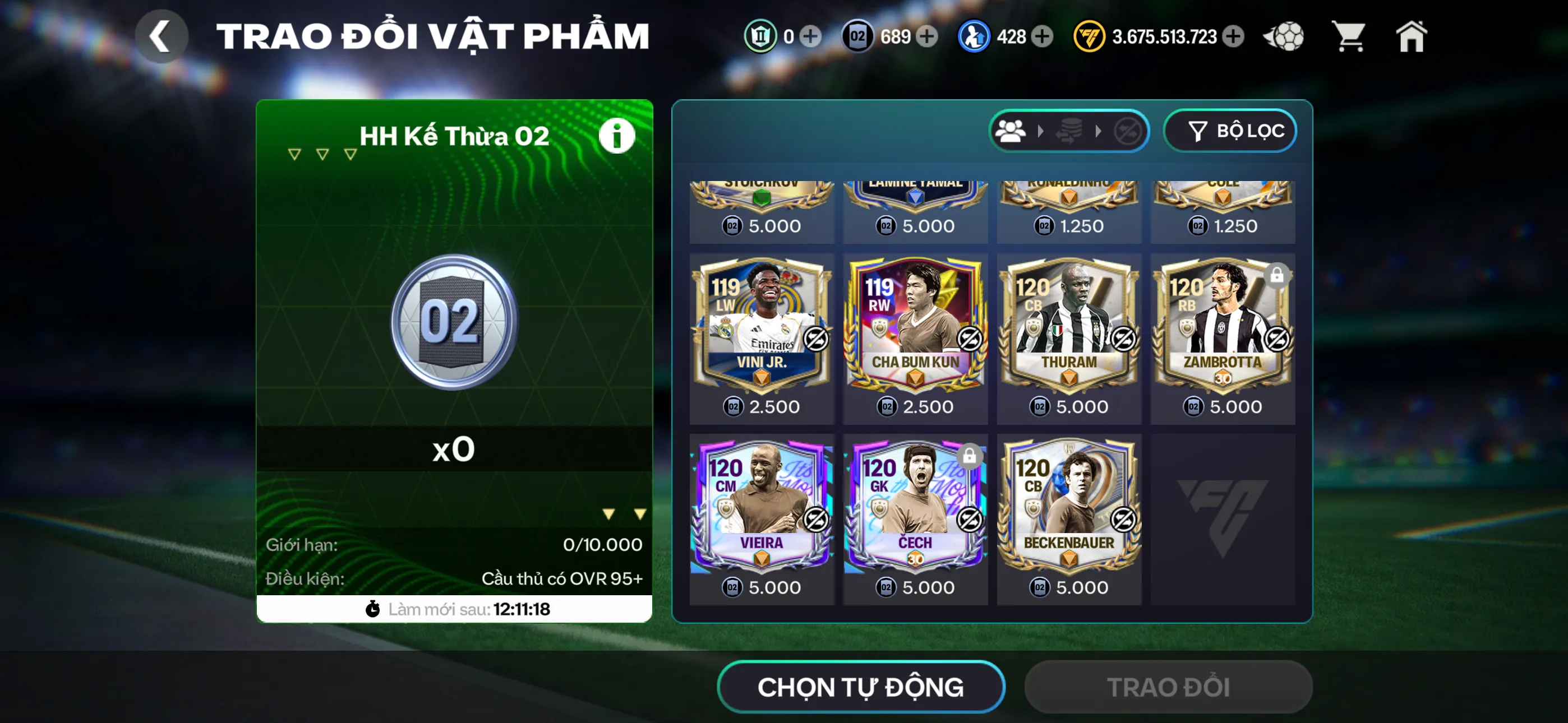Image resolution: width=1568 pixels, height=723 pixels.
Task: Tap the info icon on HH Kế Thừa 02
Action: [x=617, y=135]
